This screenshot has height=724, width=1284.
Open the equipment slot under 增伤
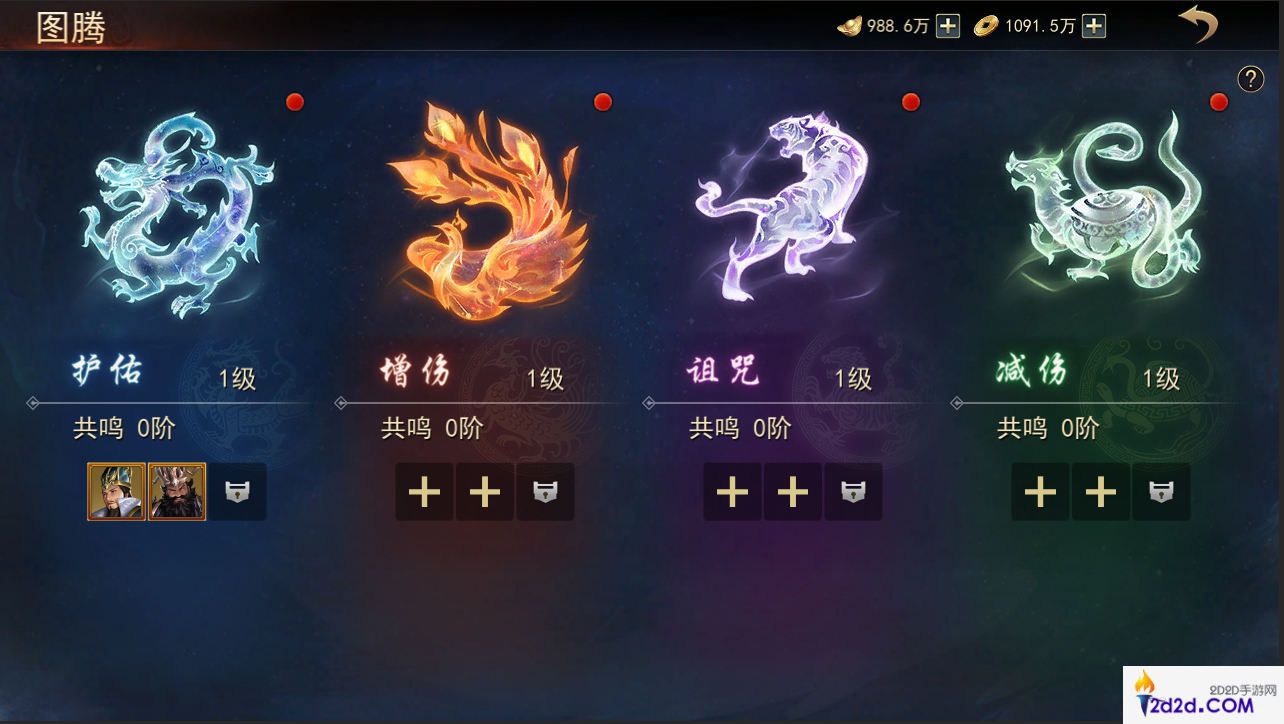pos(545,492)
